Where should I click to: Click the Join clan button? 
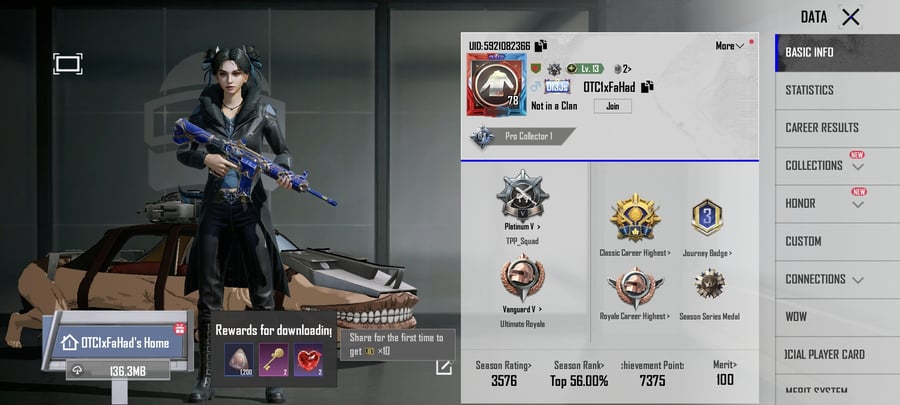coord(612,106)
